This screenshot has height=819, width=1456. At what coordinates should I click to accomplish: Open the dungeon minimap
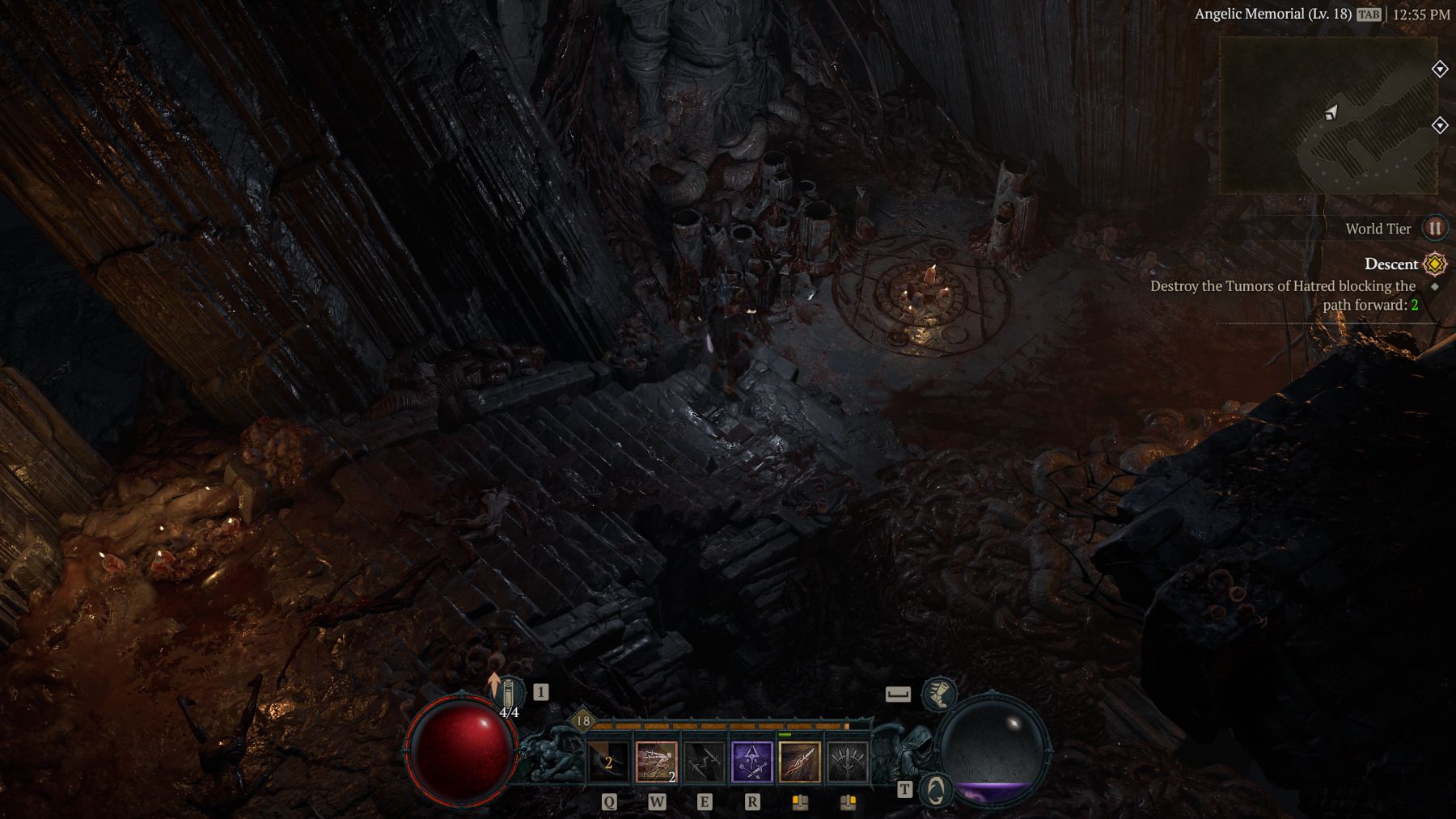tap(1327, 115)
